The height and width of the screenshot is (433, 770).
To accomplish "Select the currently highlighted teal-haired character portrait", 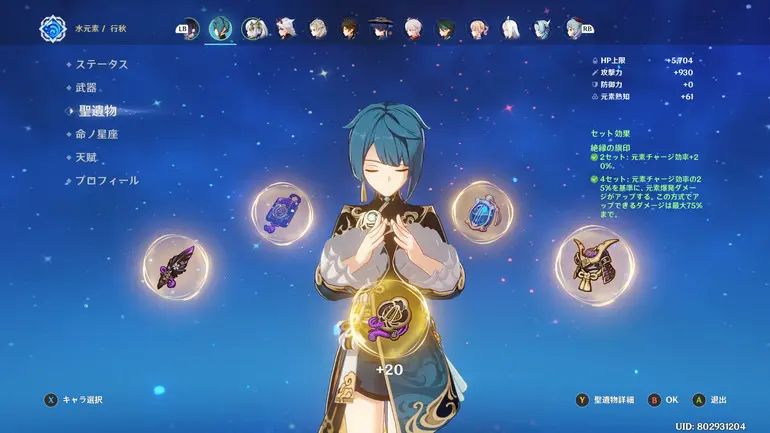I will (x=221, y=28).
